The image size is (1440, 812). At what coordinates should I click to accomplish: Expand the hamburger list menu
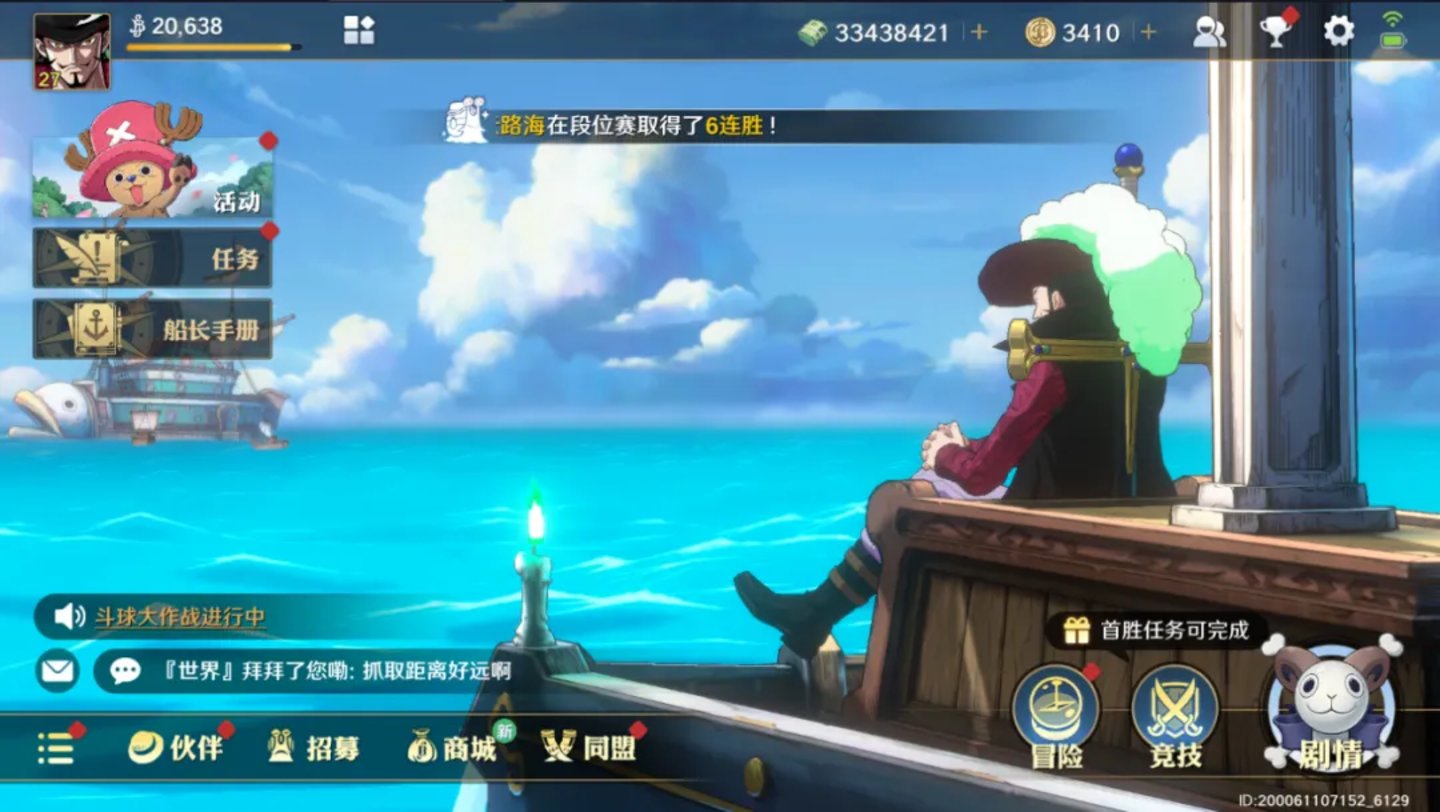56,748
